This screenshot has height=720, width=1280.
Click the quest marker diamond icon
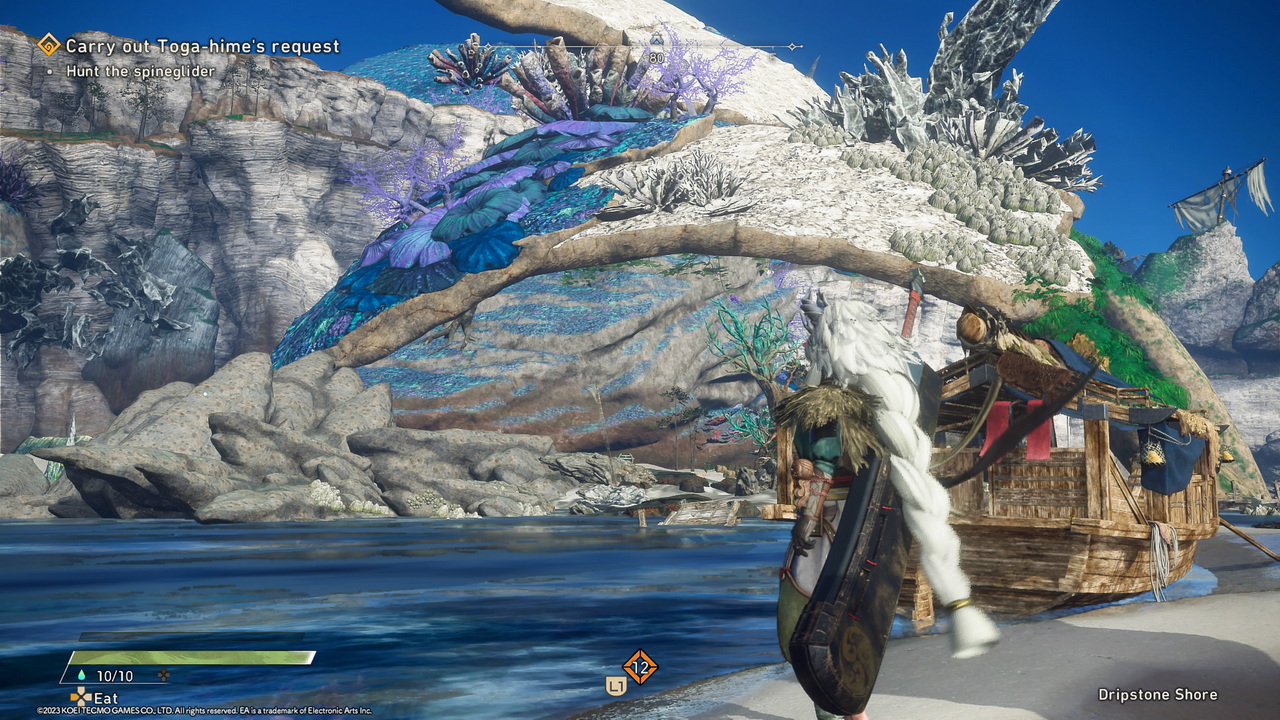[x=48, y=45]
